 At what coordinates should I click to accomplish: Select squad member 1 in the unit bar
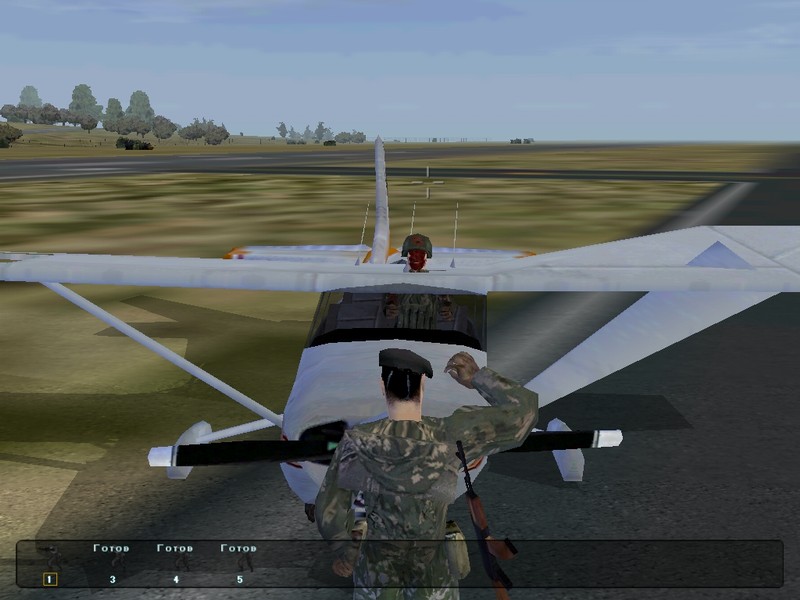pyautogui.click(x=50, y=578)
